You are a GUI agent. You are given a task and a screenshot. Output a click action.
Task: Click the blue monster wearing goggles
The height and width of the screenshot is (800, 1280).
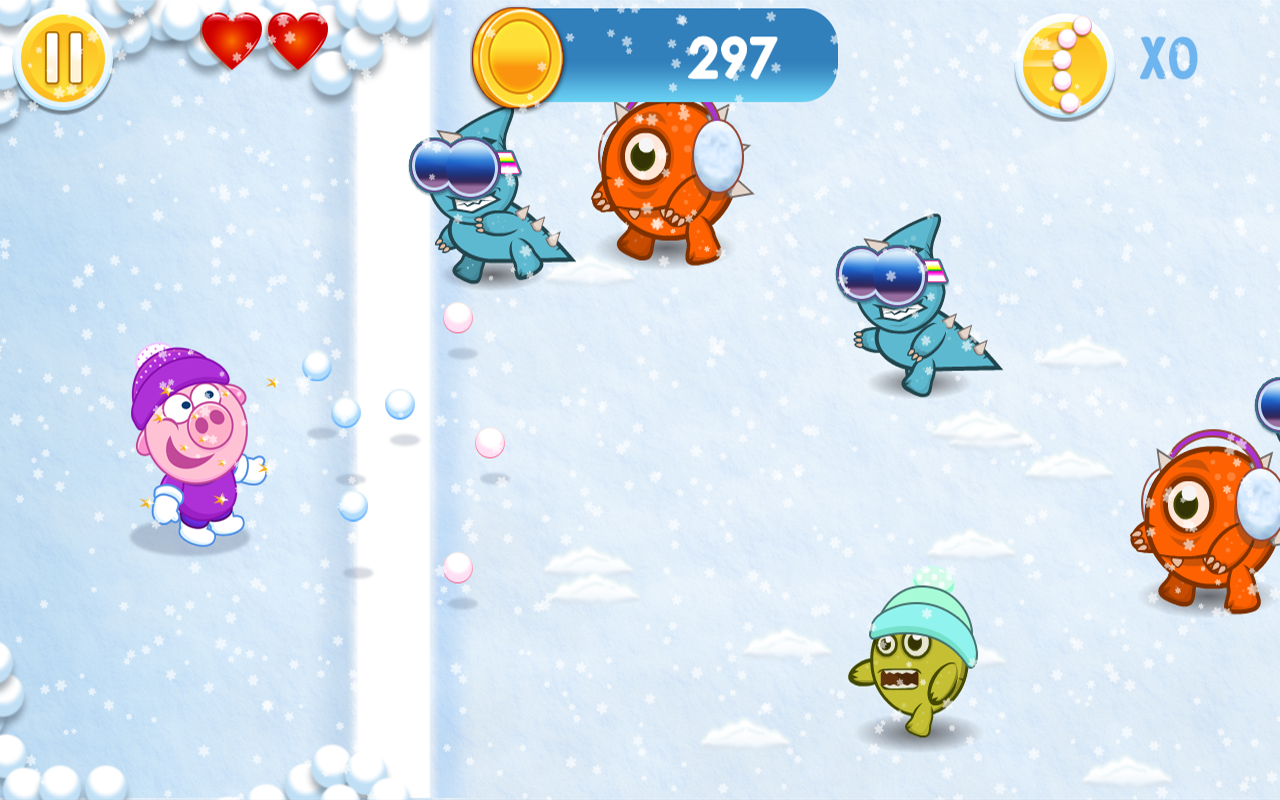(480, 200)
